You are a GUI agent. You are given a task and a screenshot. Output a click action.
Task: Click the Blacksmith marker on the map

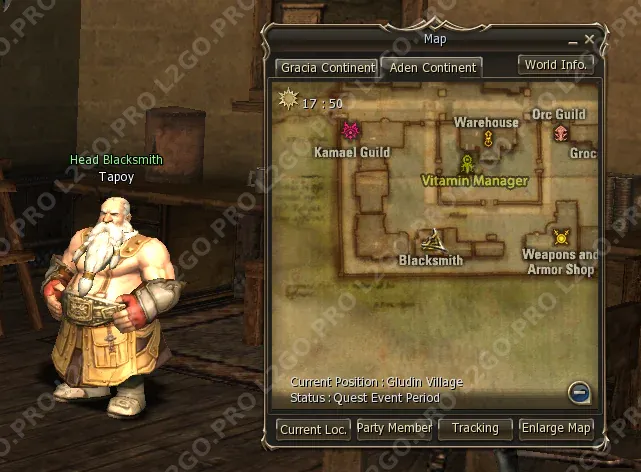(432, 240)
